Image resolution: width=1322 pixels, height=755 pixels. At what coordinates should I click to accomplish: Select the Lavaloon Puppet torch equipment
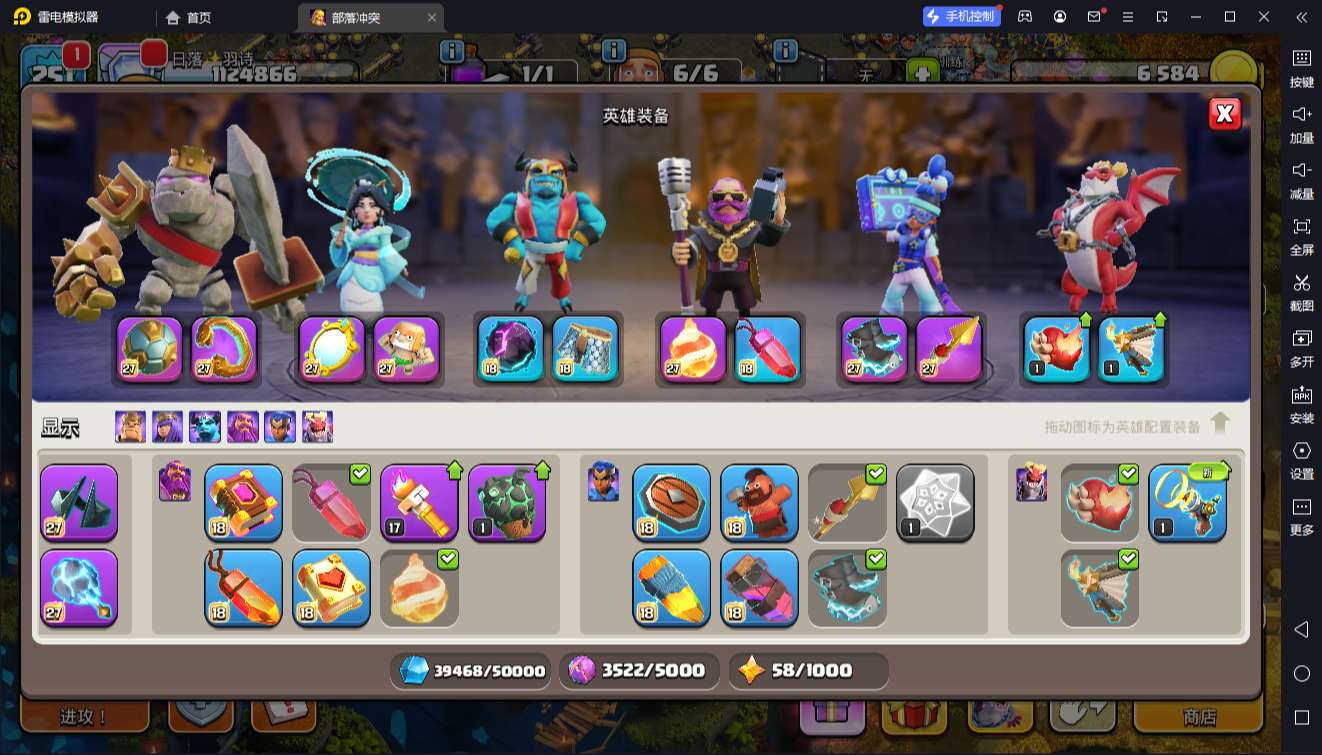pyautogui.click(x=420, y=502)
